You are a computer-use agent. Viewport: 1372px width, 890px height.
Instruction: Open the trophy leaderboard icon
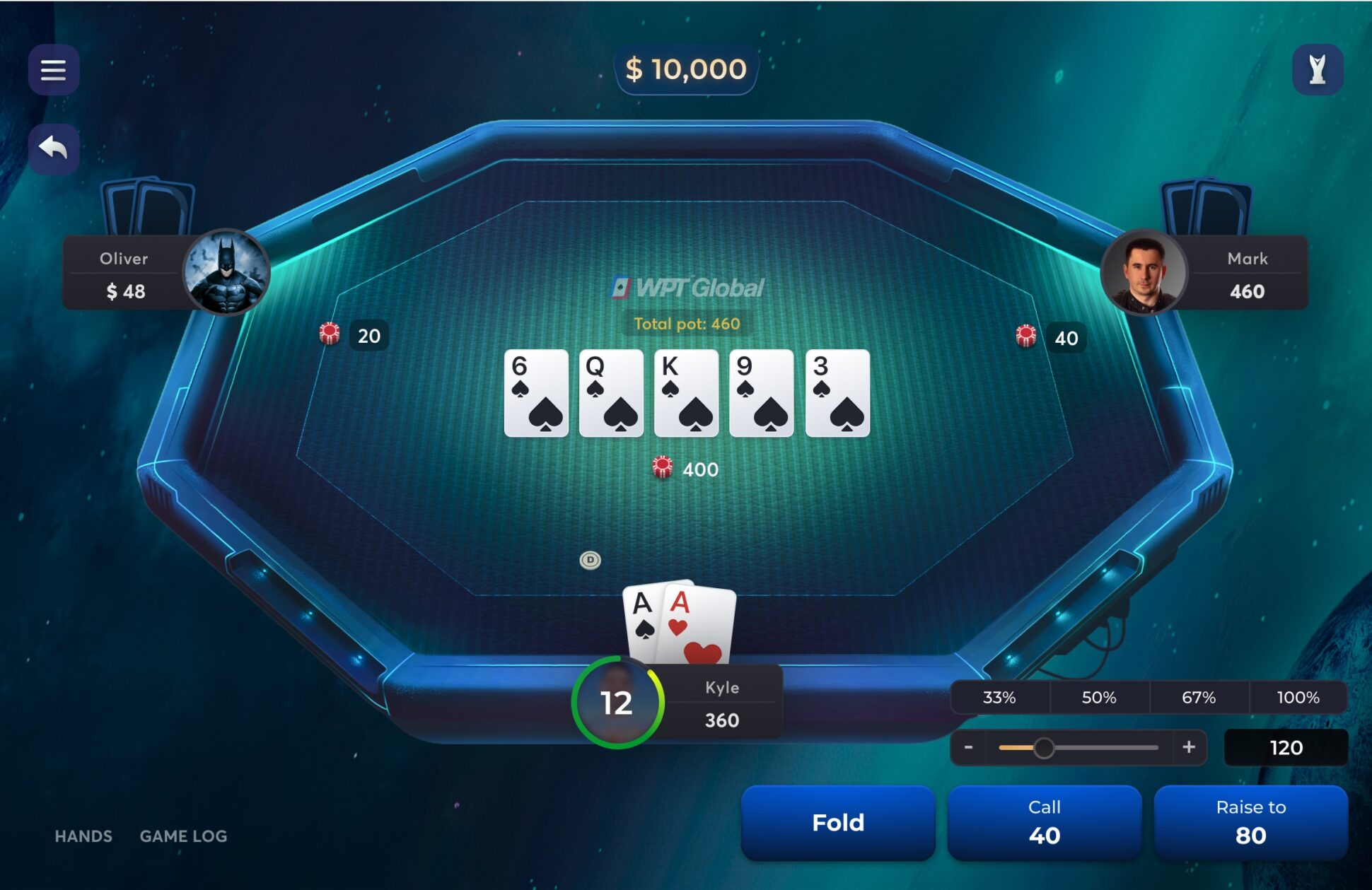pos(1318,69)
